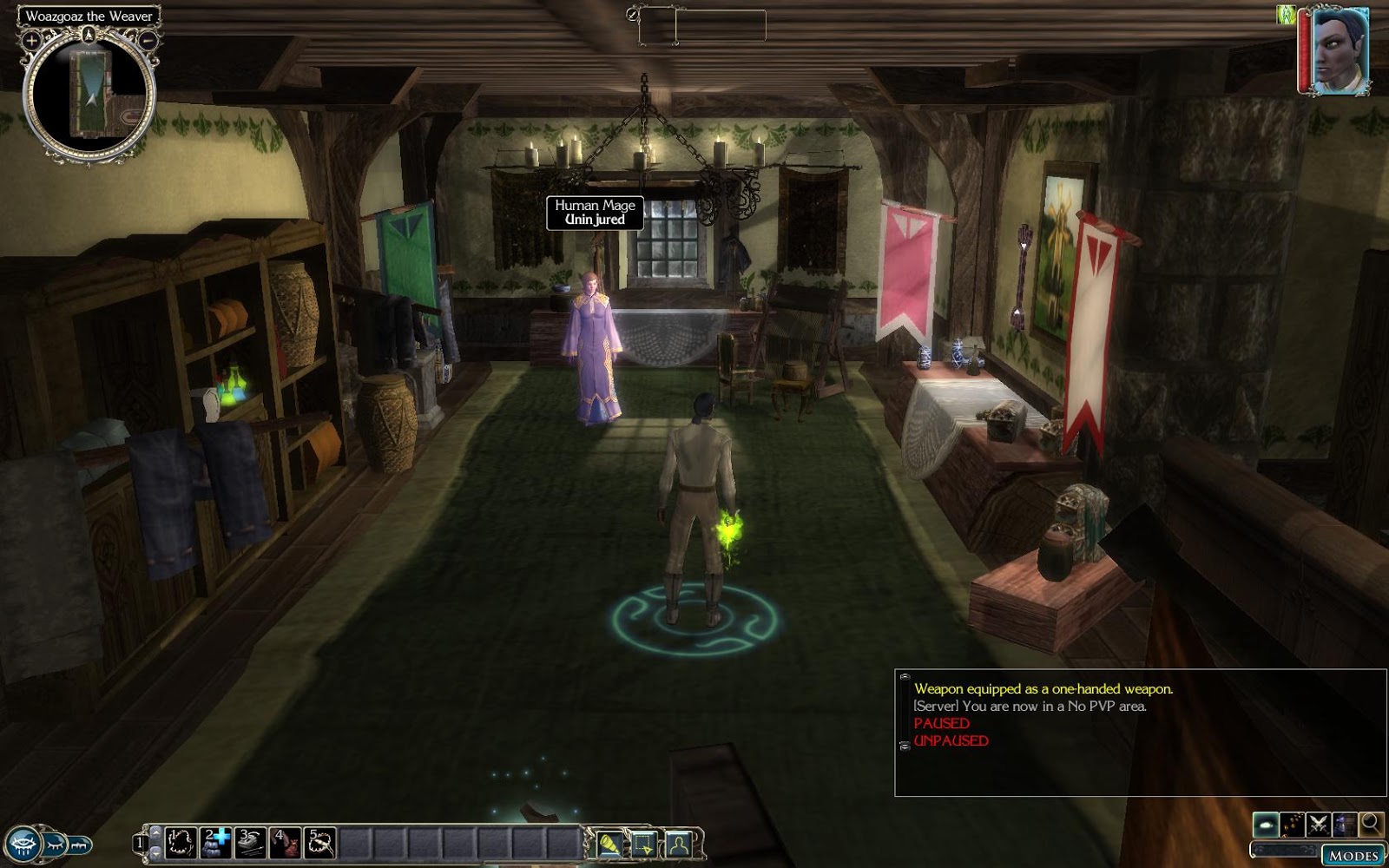Use hotbar slot 3
1389x868 pixels.
pos(250,842)
